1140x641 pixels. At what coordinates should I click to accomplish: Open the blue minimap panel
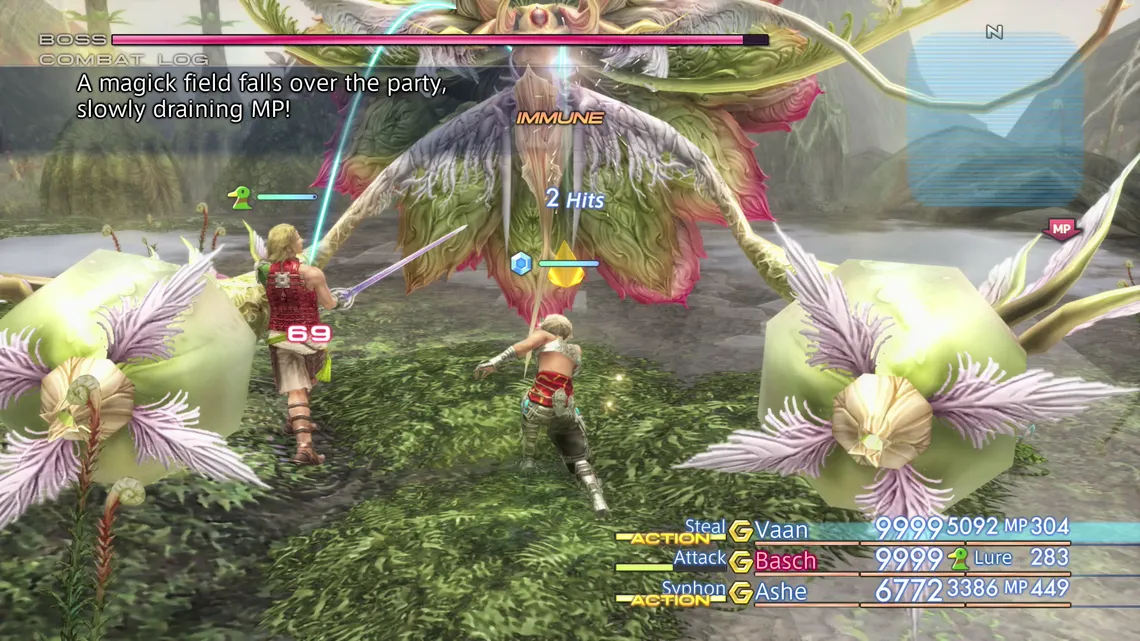click(994, 122)
